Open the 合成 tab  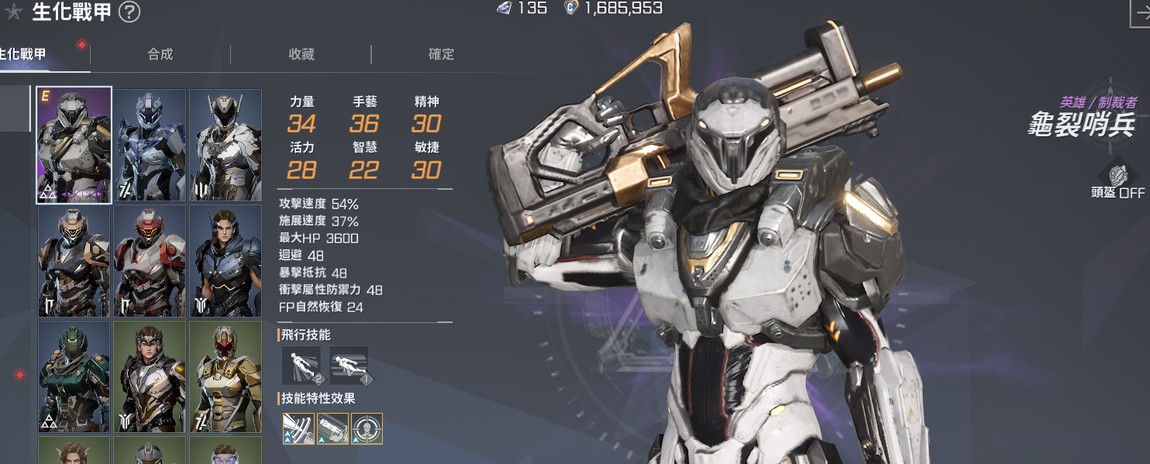tap(160, 54)
